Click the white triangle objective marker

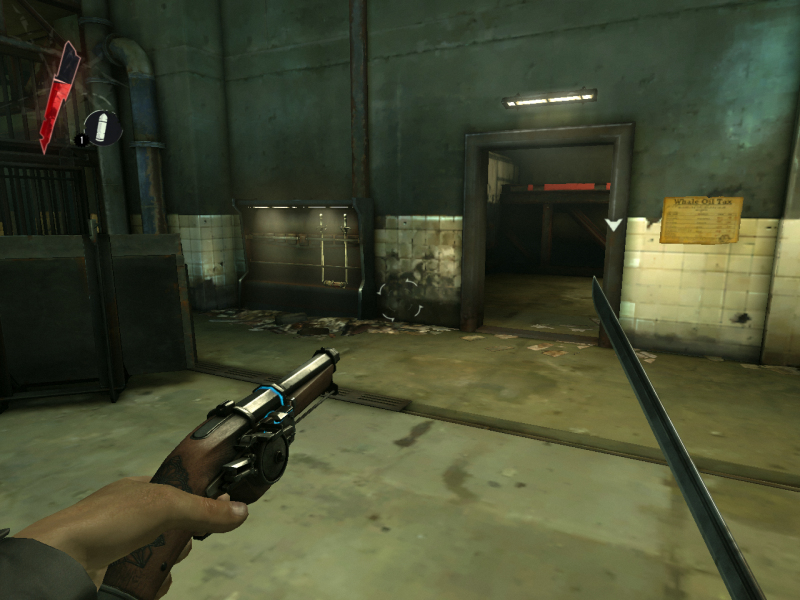tap(614, 225)
